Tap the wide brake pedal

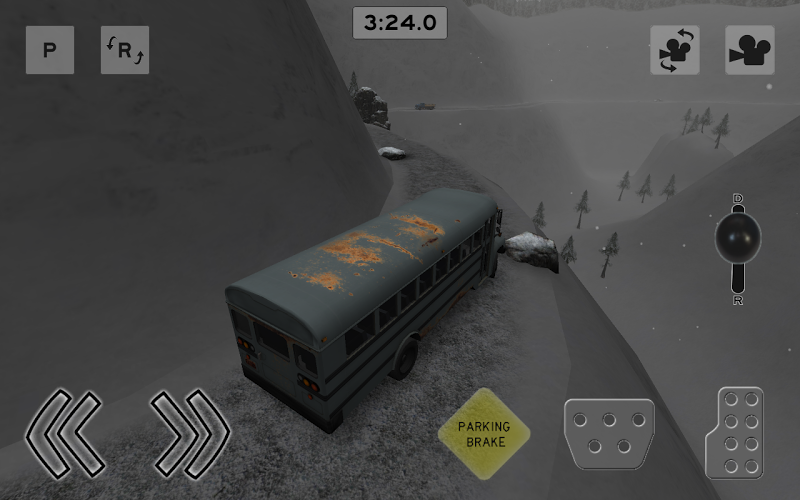coord(609,434)
